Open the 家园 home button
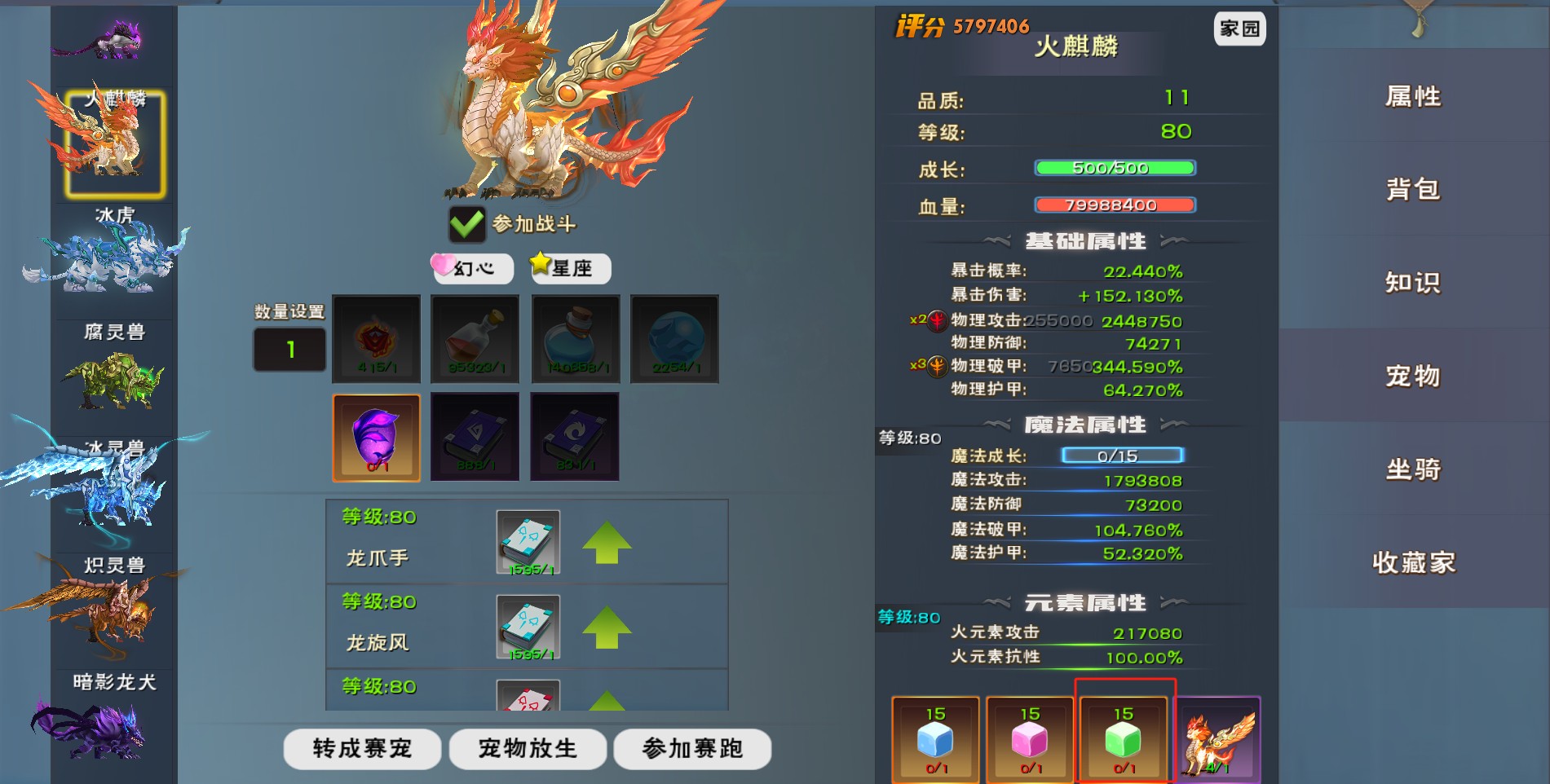The image size is (1550, 784). click(x=1239, y=29)
